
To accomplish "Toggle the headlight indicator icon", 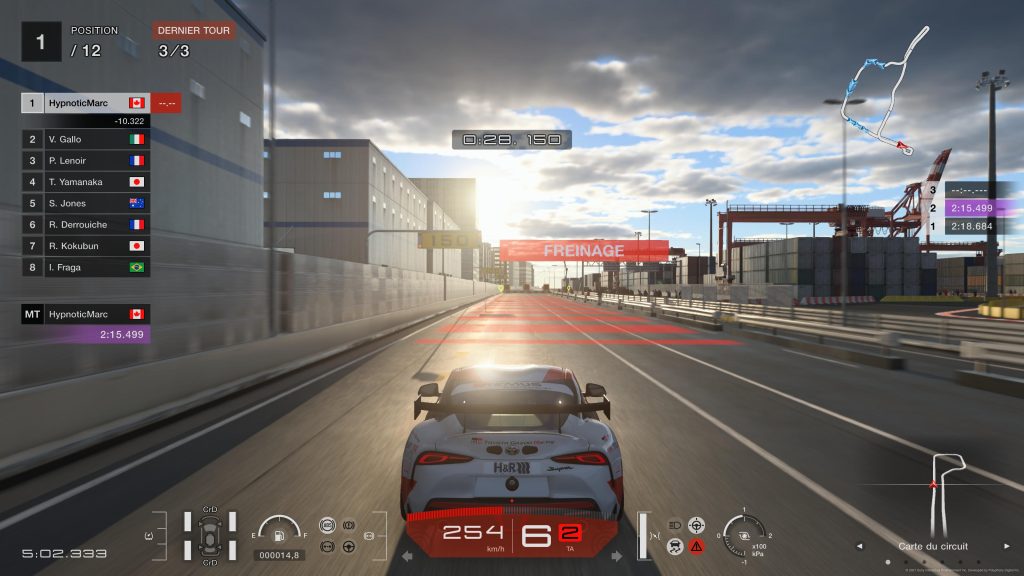I will click(674, 524).
